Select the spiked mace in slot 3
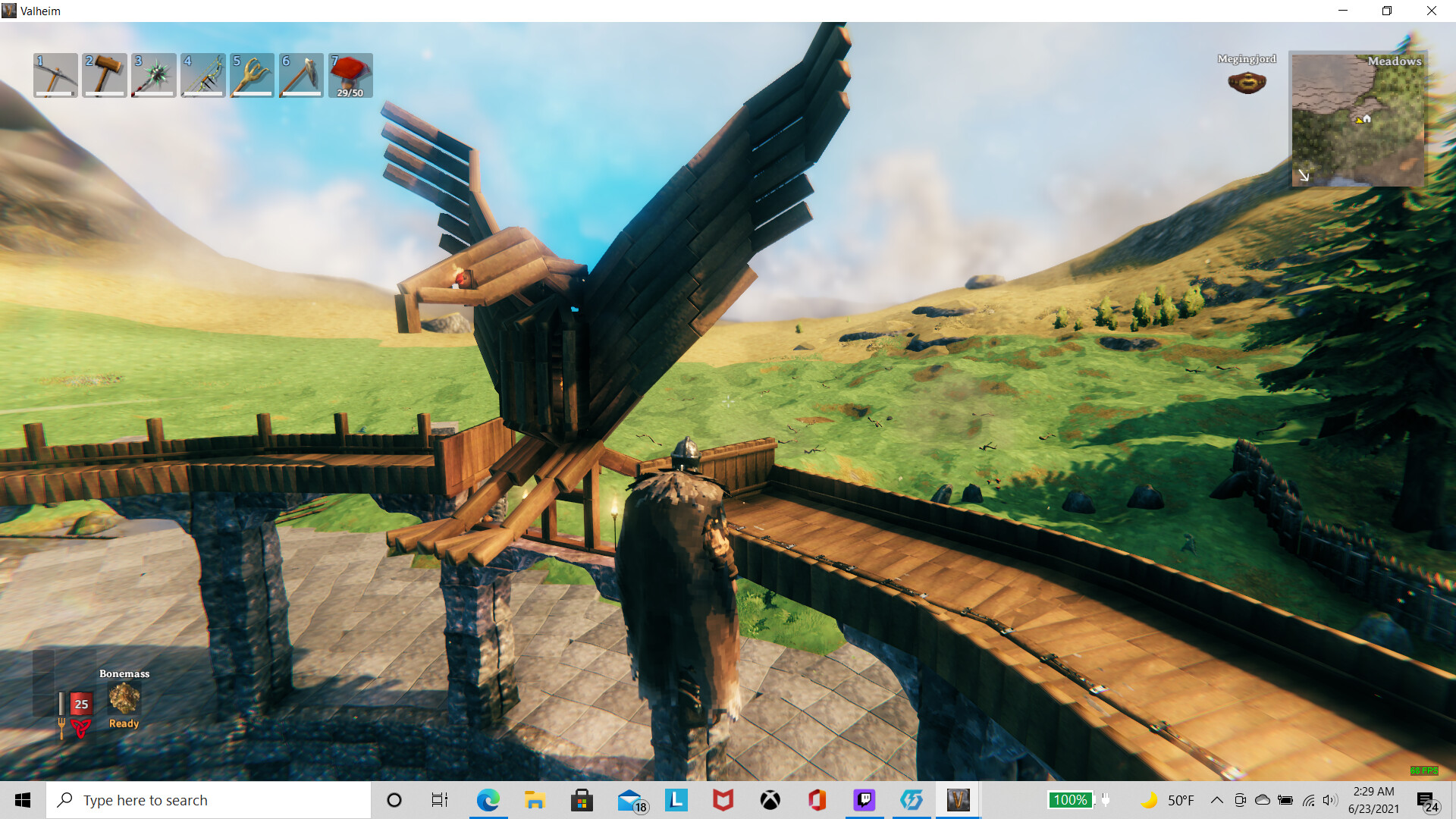1456x819 pixels. [153, 75]
